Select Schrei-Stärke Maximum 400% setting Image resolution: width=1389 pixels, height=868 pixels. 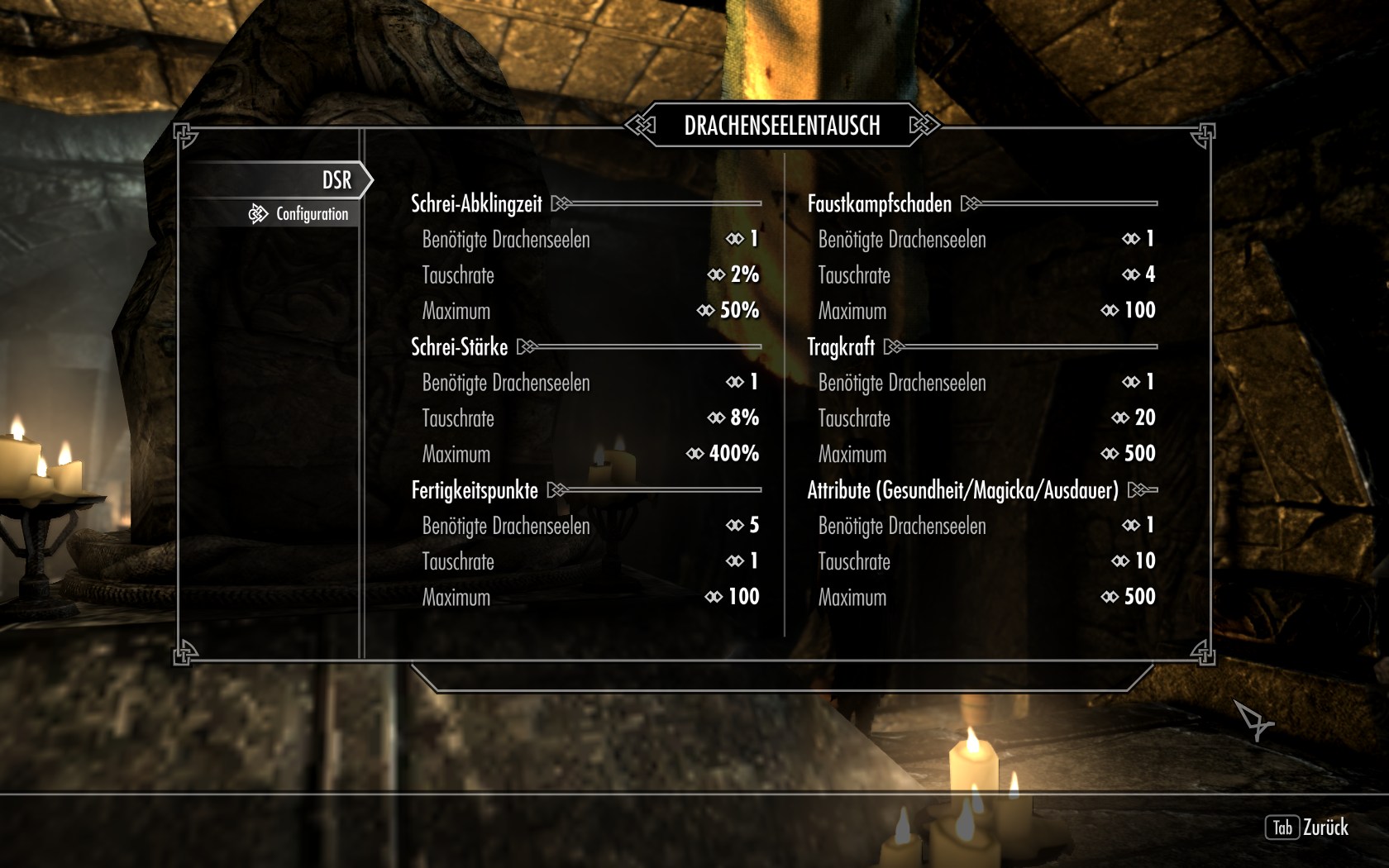pos(589,454)
